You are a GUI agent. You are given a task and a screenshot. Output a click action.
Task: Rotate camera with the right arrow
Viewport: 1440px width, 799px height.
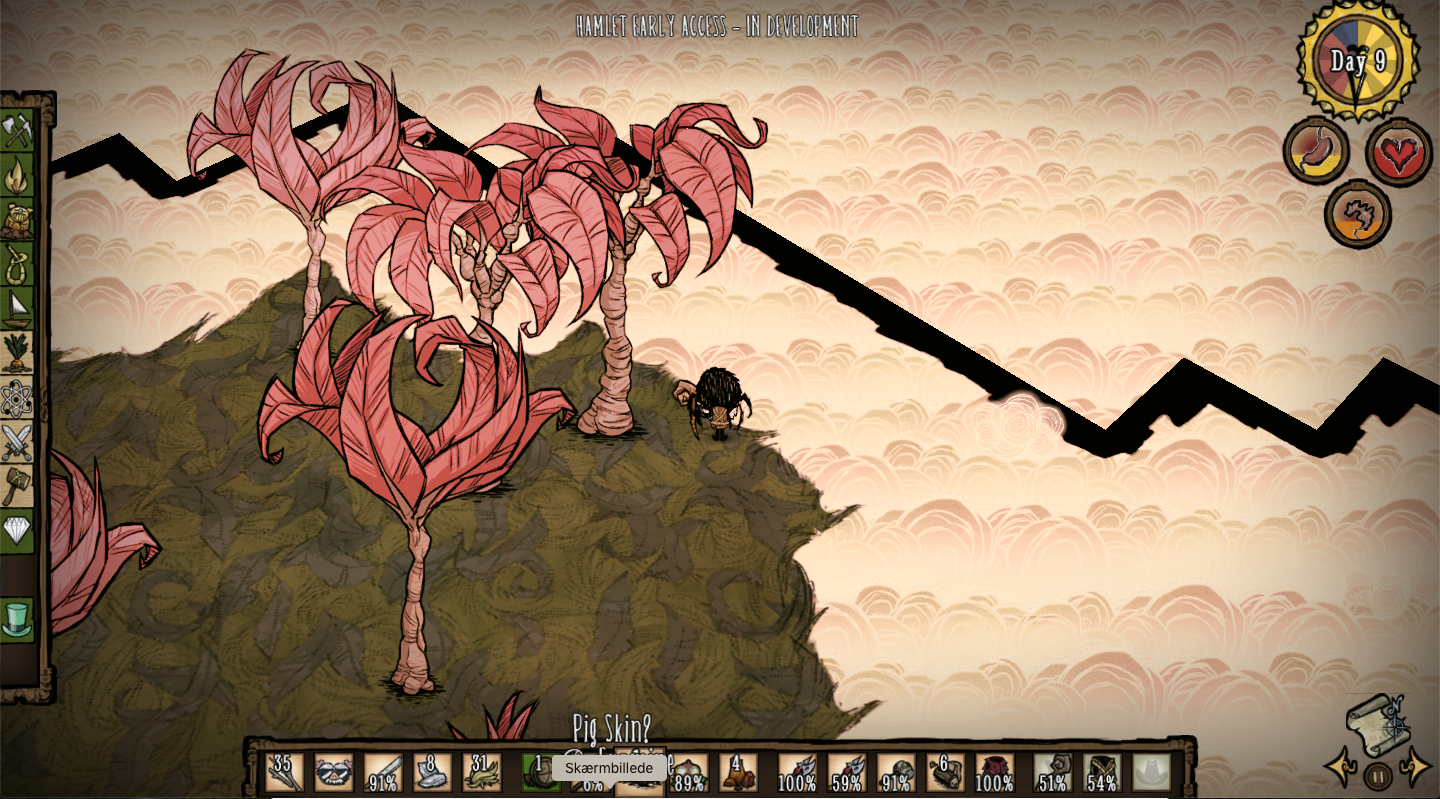(1417, 768)
